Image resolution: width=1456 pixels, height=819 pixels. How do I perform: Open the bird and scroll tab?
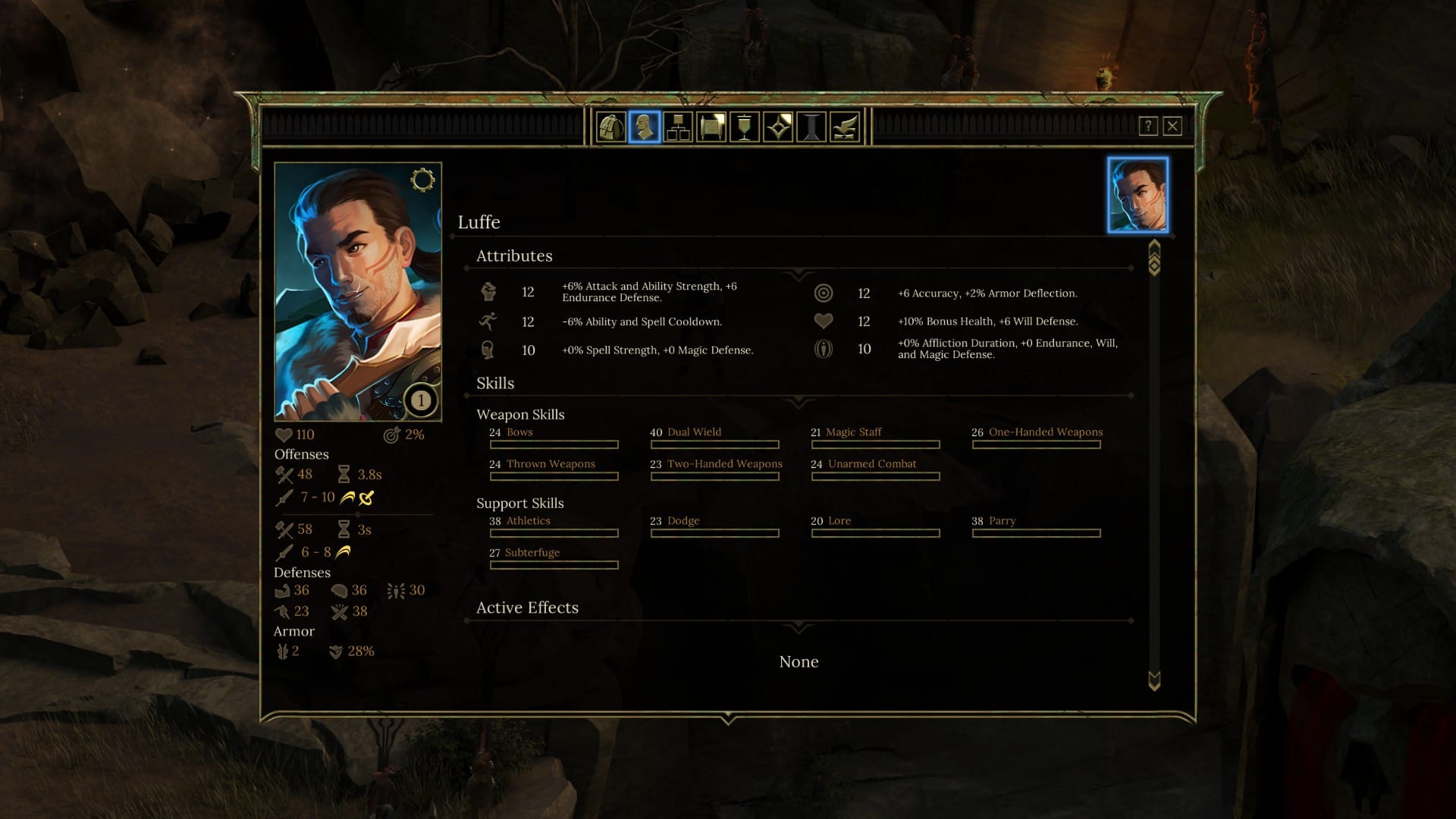845,127
